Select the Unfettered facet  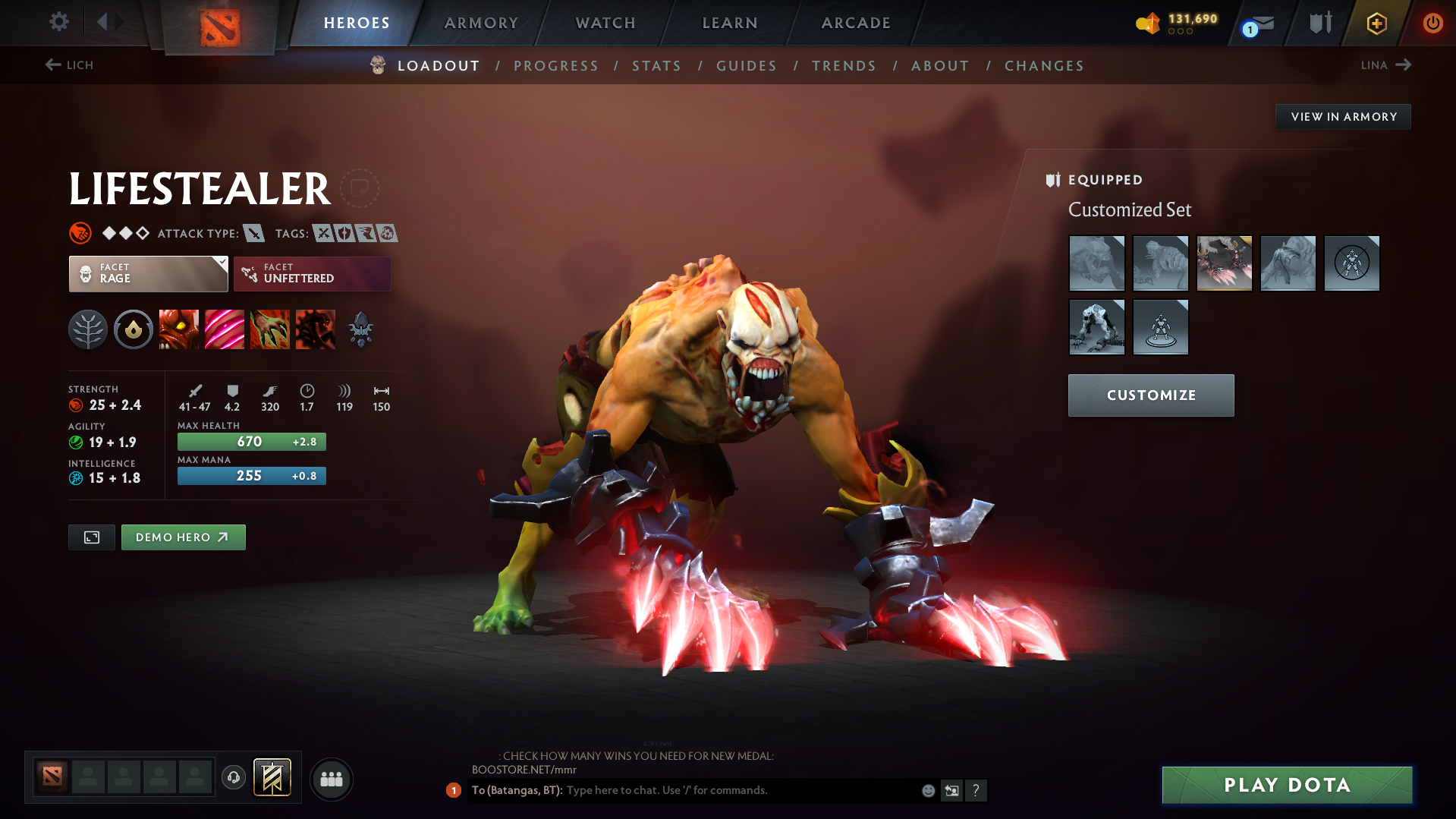click(x=312, y=273)
